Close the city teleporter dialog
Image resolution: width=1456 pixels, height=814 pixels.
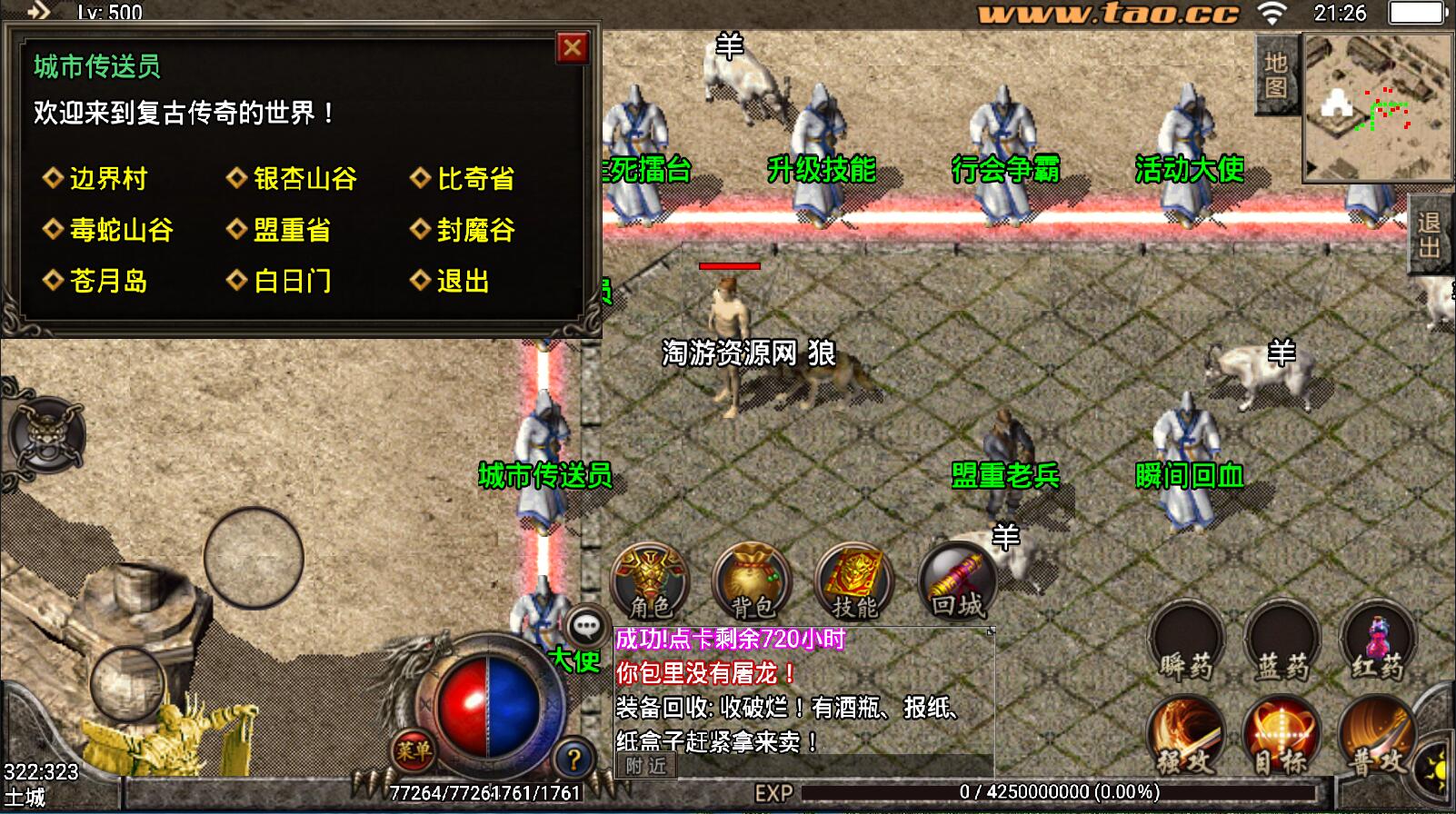pyautogui.click(x=572, y=47)
